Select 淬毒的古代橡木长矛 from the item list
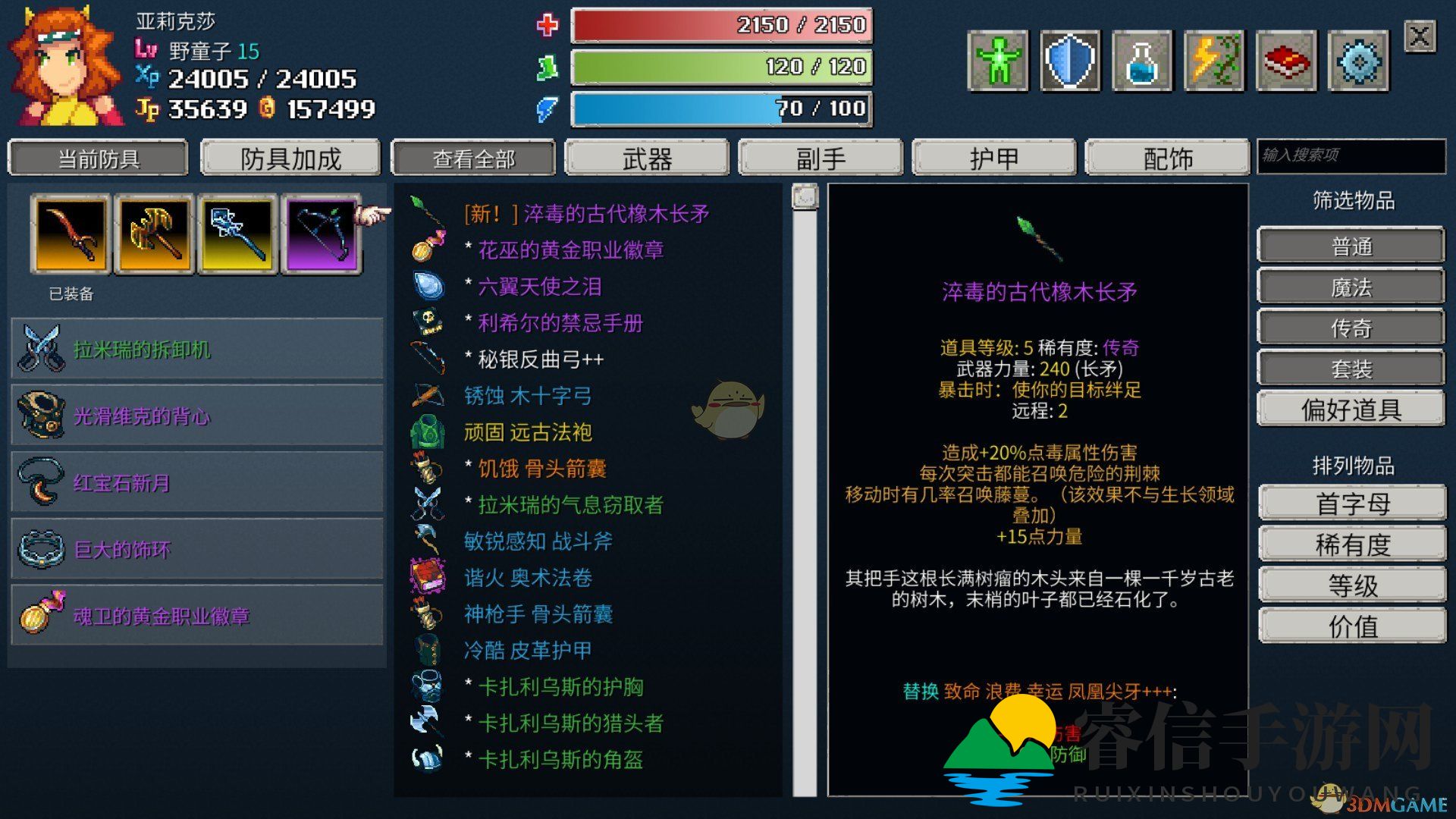This screenshot has width=1456, height=819. point(588,215)
